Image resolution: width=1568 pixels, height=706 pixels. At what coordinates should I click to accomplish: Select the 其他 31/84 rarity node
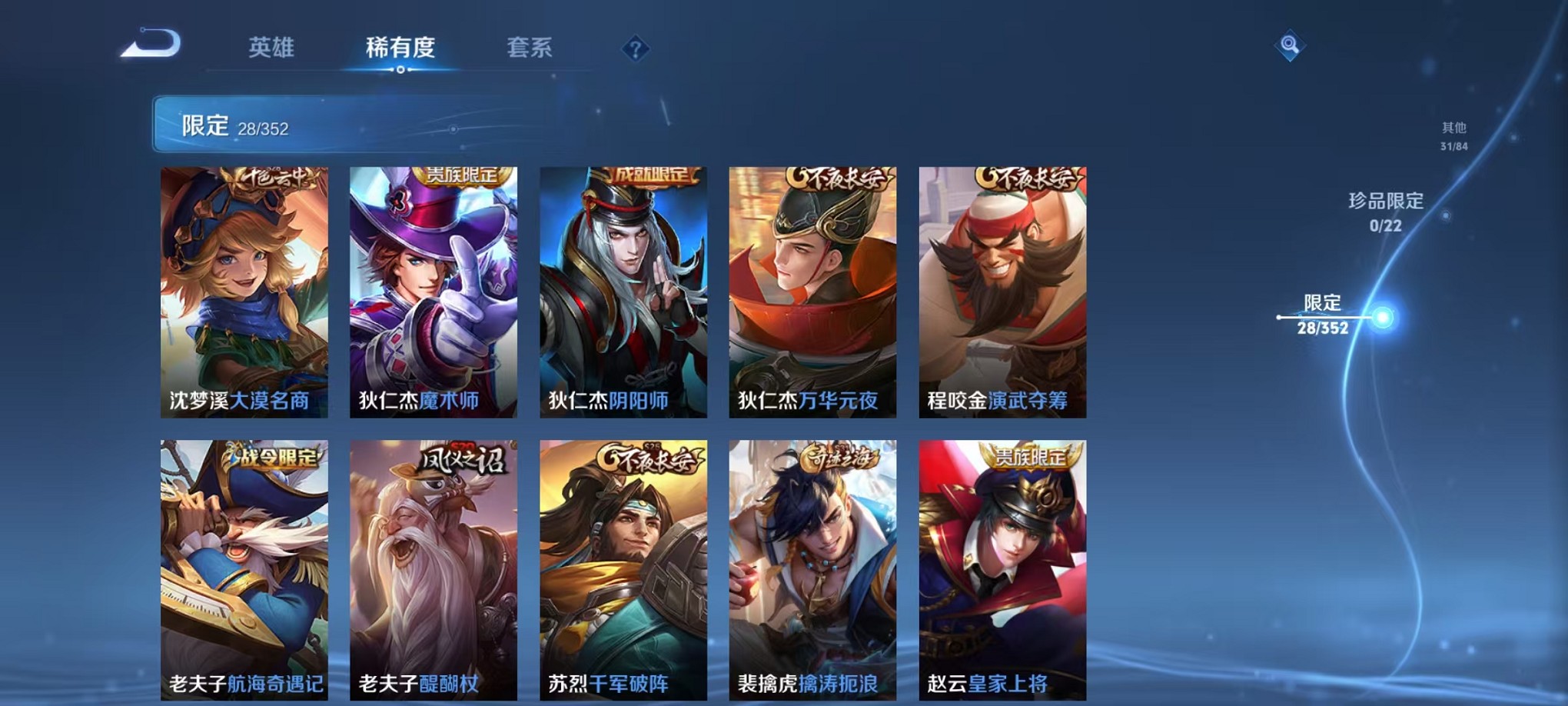pos(1453,137)
